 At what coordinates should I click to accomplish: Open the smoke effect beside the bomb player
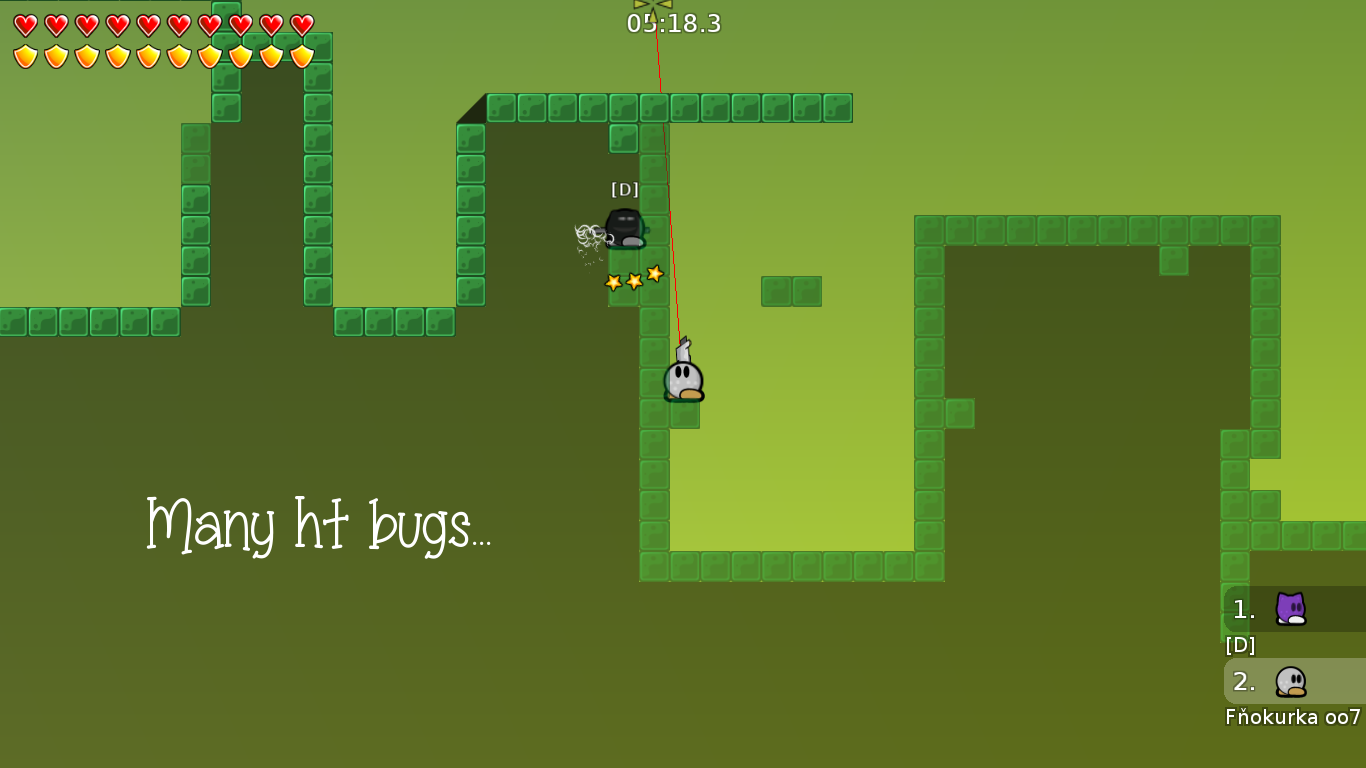(586, 235)
